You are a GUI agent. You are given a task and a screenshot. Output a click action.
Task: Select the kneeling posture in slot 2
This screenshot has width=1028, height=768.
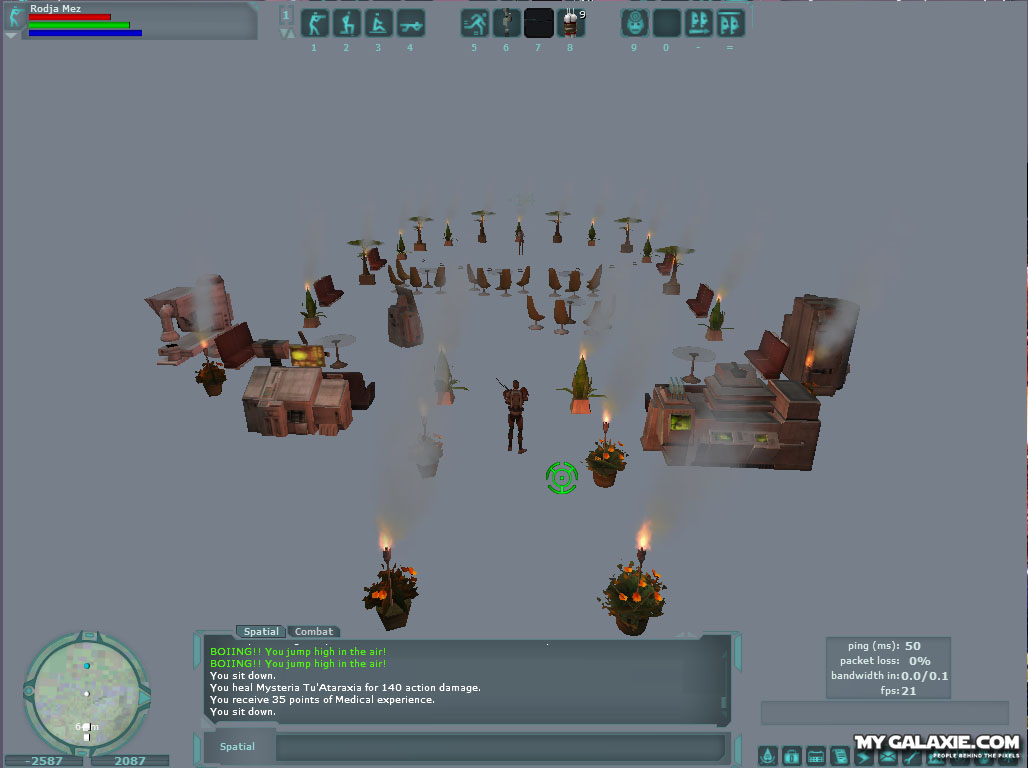pyautogui.click(x=346, y=23)
